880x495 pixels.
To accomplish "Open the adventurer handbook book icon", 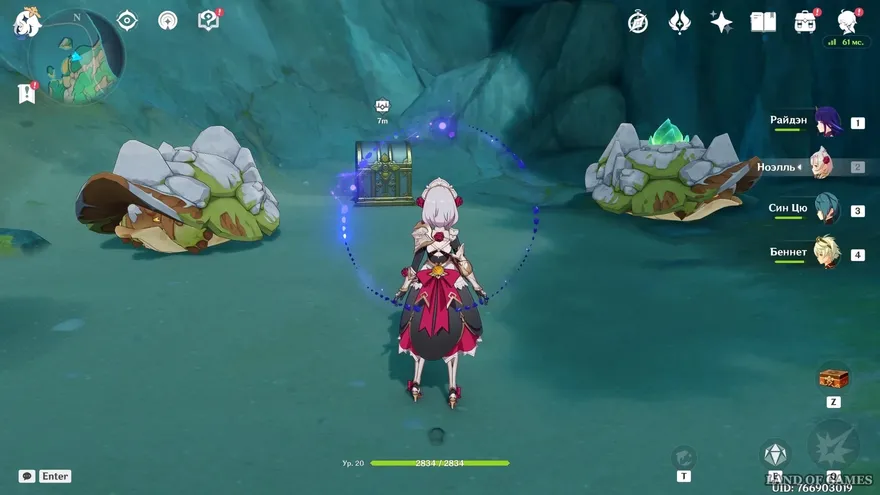I will coord(763,22).
